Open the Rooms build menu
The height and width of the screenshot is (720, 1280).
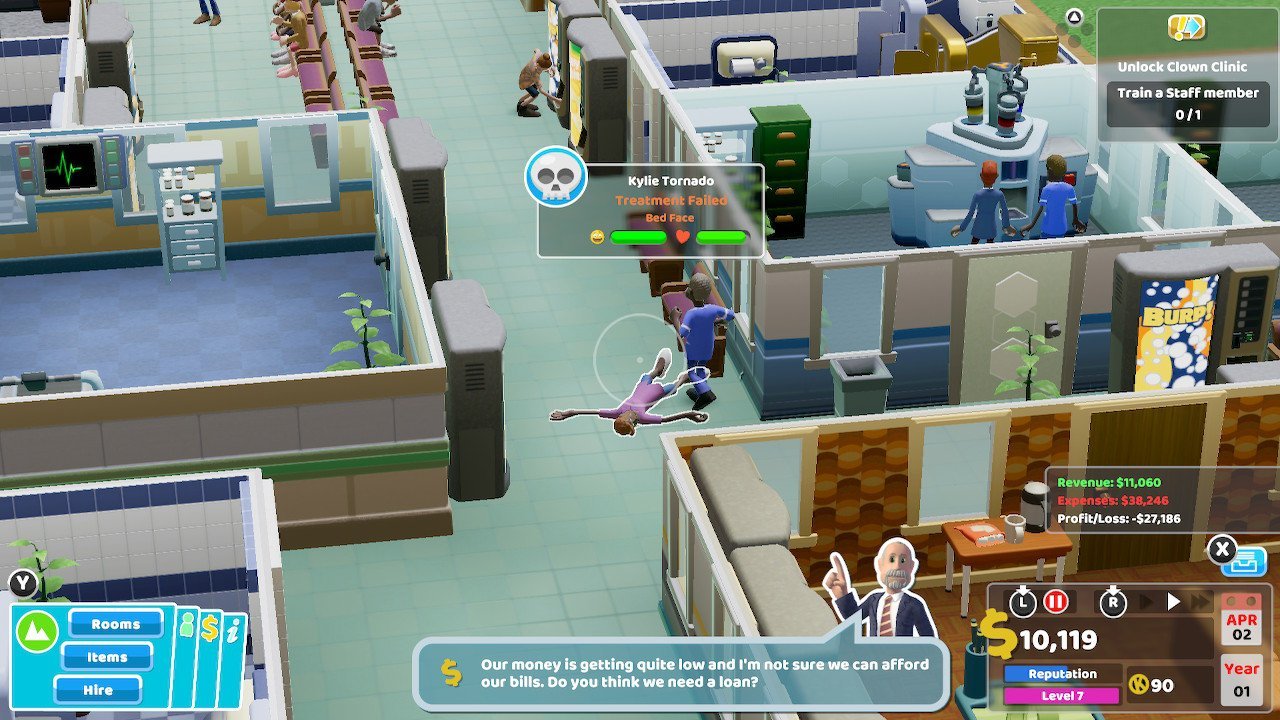[115, 624]
